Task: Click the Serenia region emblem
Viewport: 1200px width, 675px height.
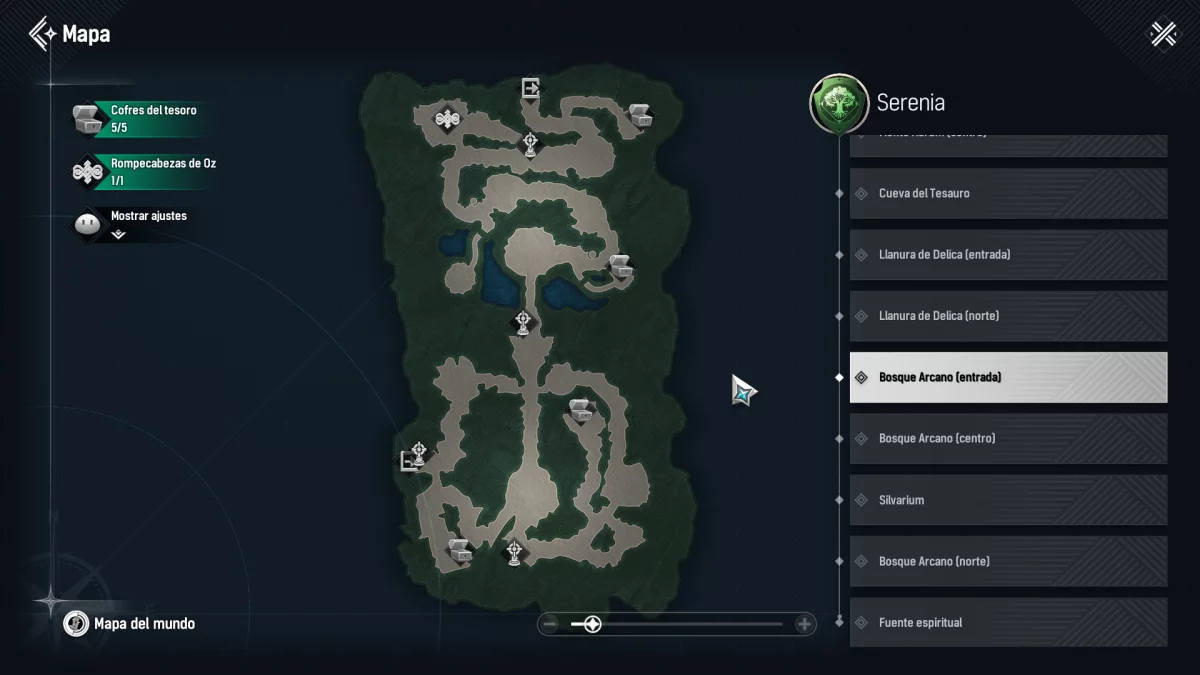Action: point(838,103)
